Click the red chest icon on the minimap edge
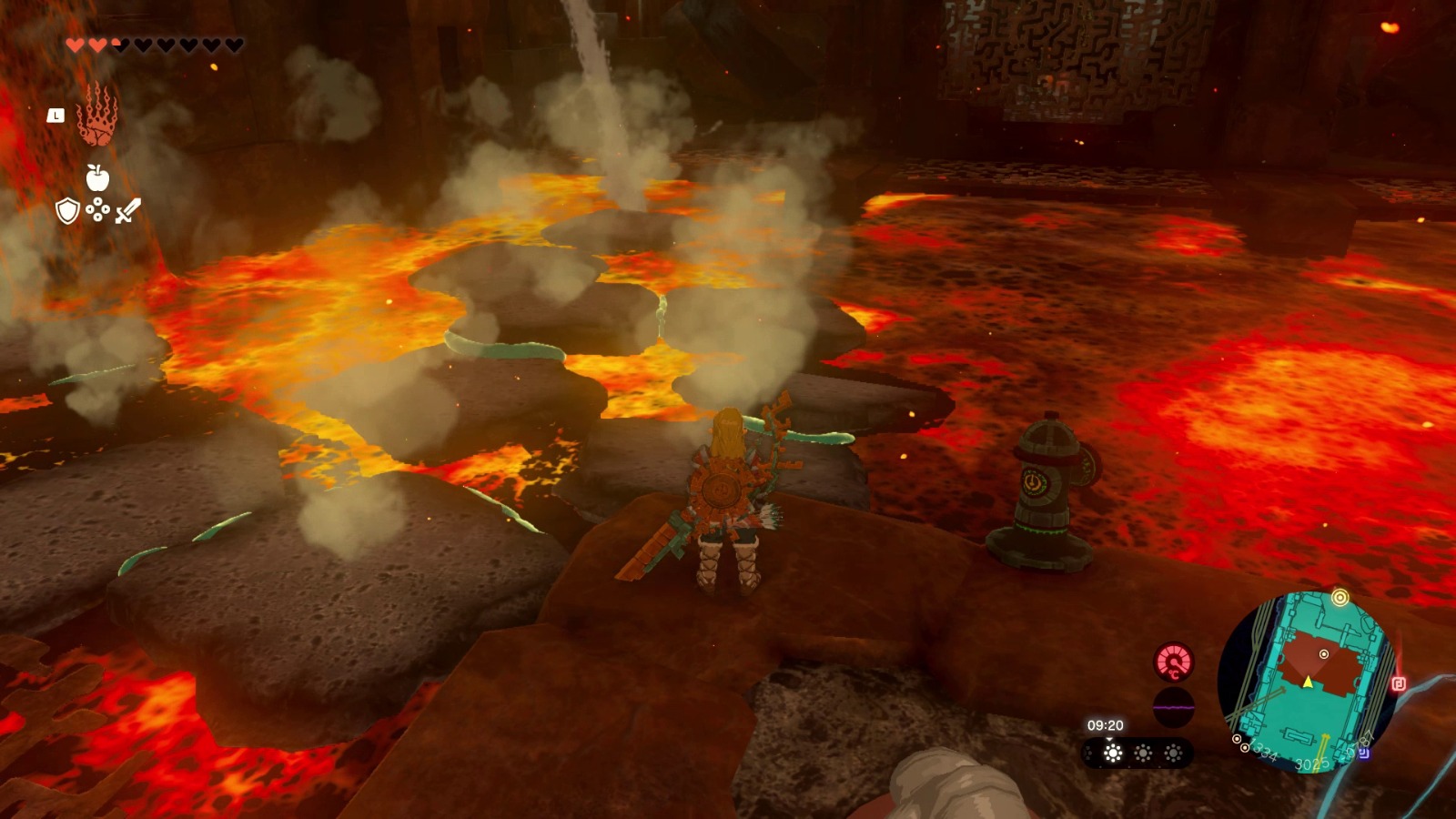The width and height of the screenshot is (1456, 819). 1399,682
